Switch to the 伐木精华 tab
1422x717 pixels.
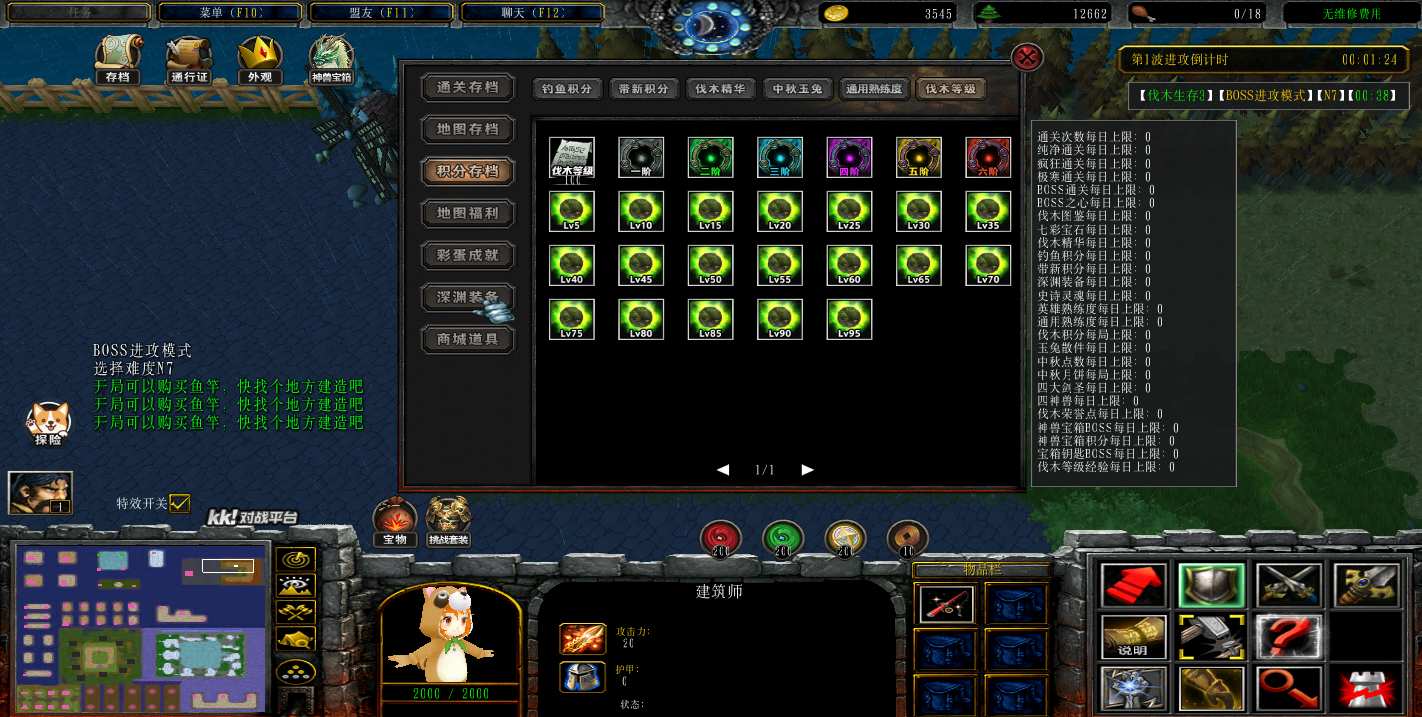coord(720,89)
